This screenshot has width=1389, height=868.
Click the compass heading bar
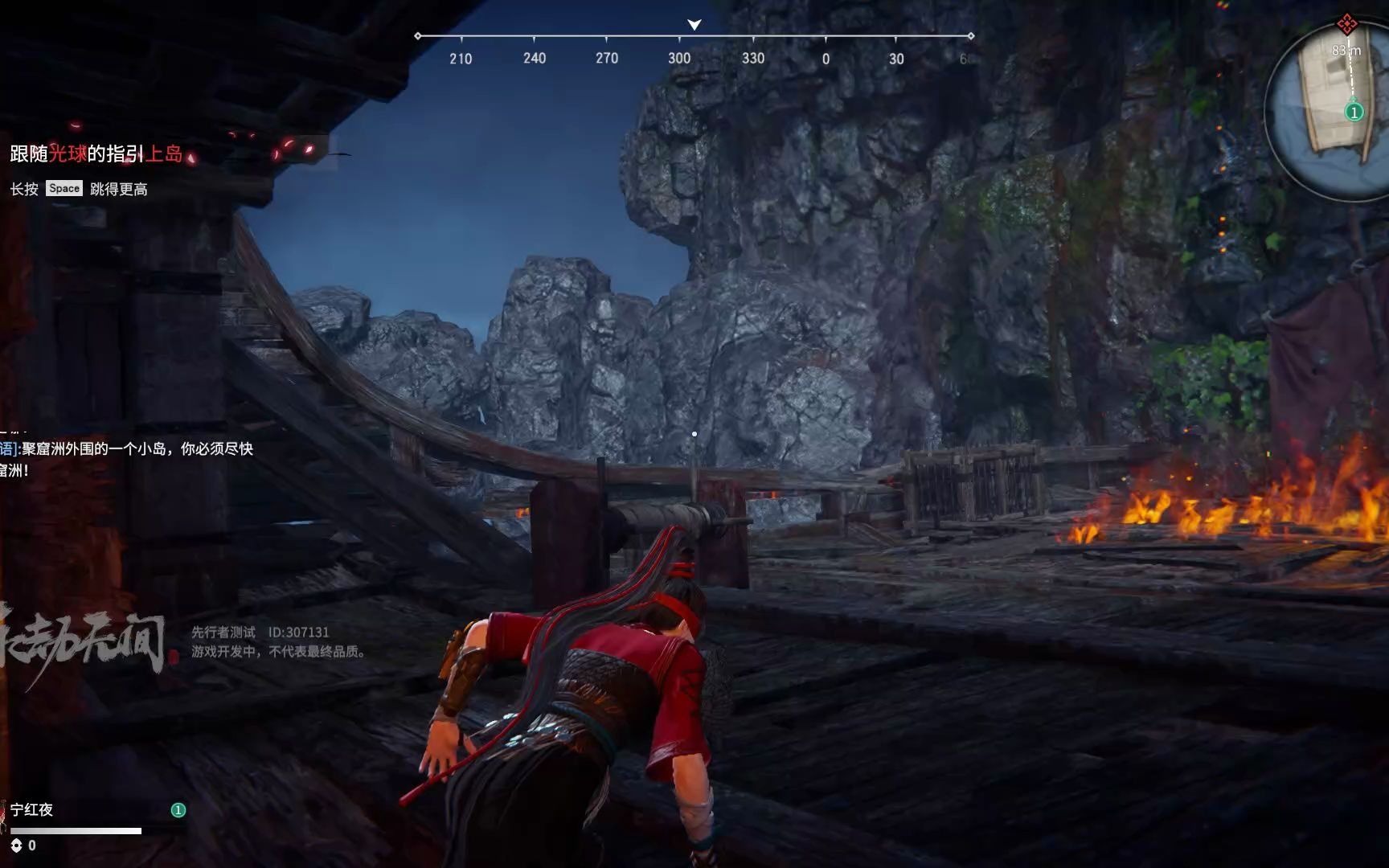694,37
